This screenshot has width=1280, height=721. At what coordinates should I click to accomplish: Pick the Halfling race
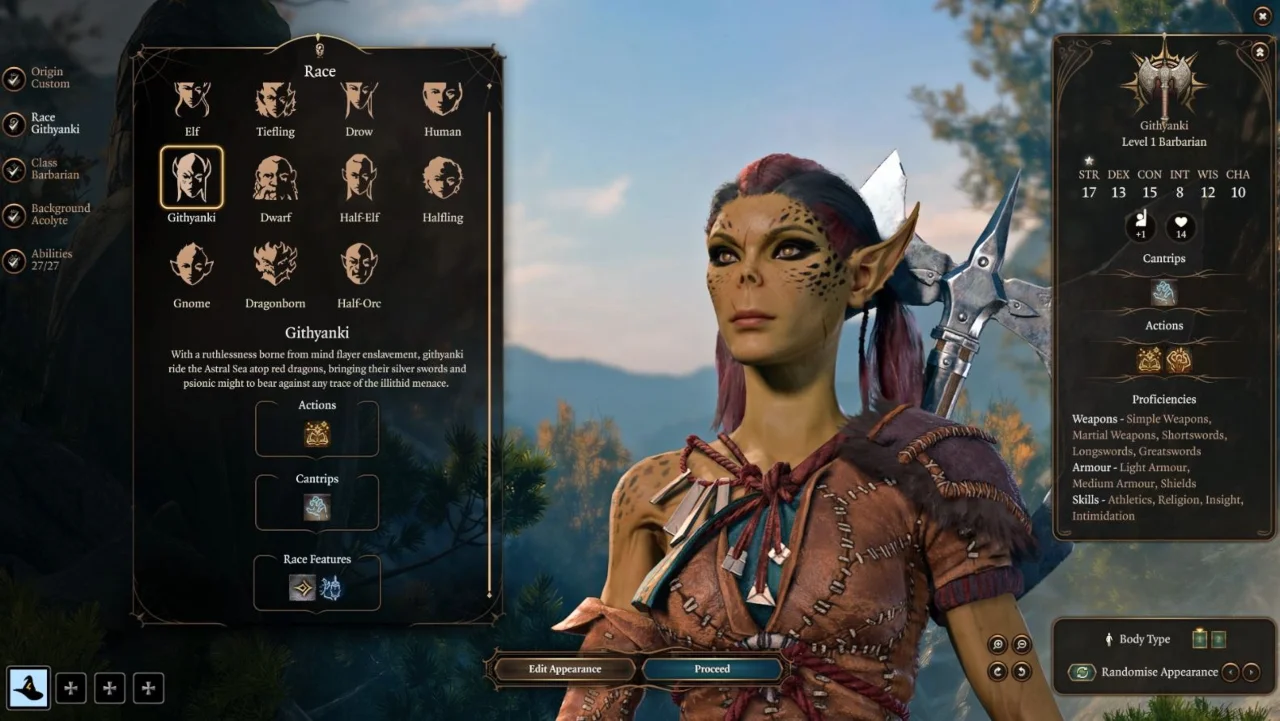442,178
